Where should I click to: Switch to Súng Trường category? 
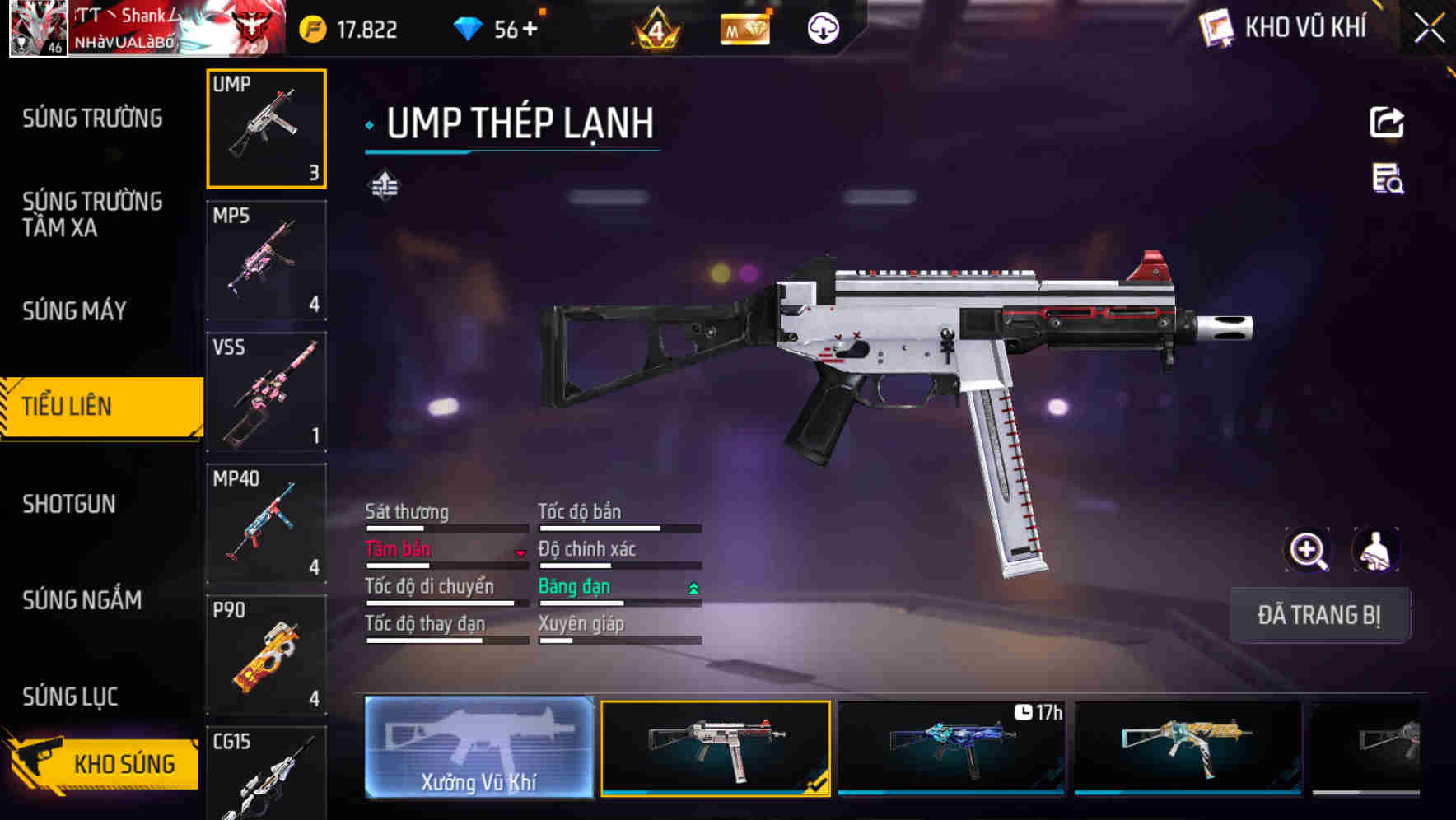[92, 119]
